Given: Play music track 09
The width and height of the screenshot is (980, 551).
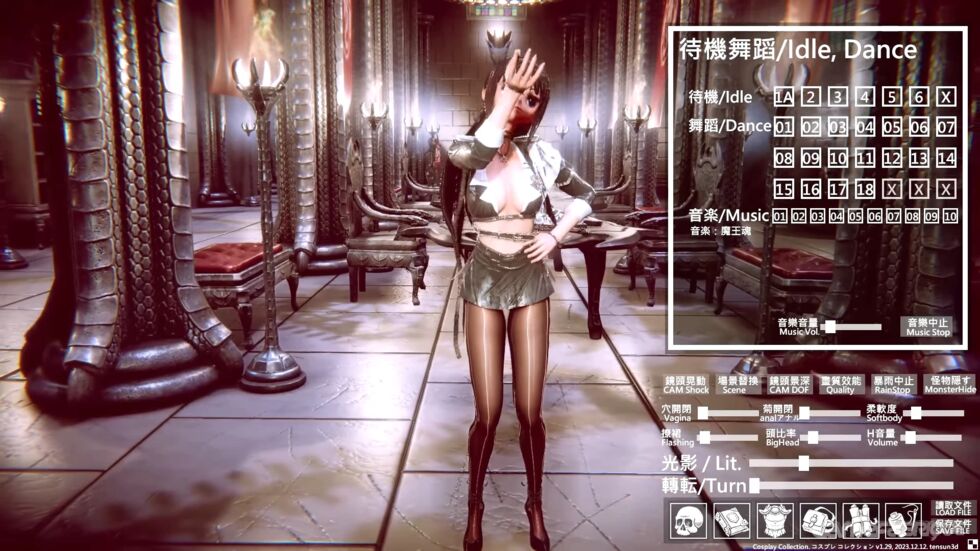Looking at the screenshot, I should pos(930,216).
